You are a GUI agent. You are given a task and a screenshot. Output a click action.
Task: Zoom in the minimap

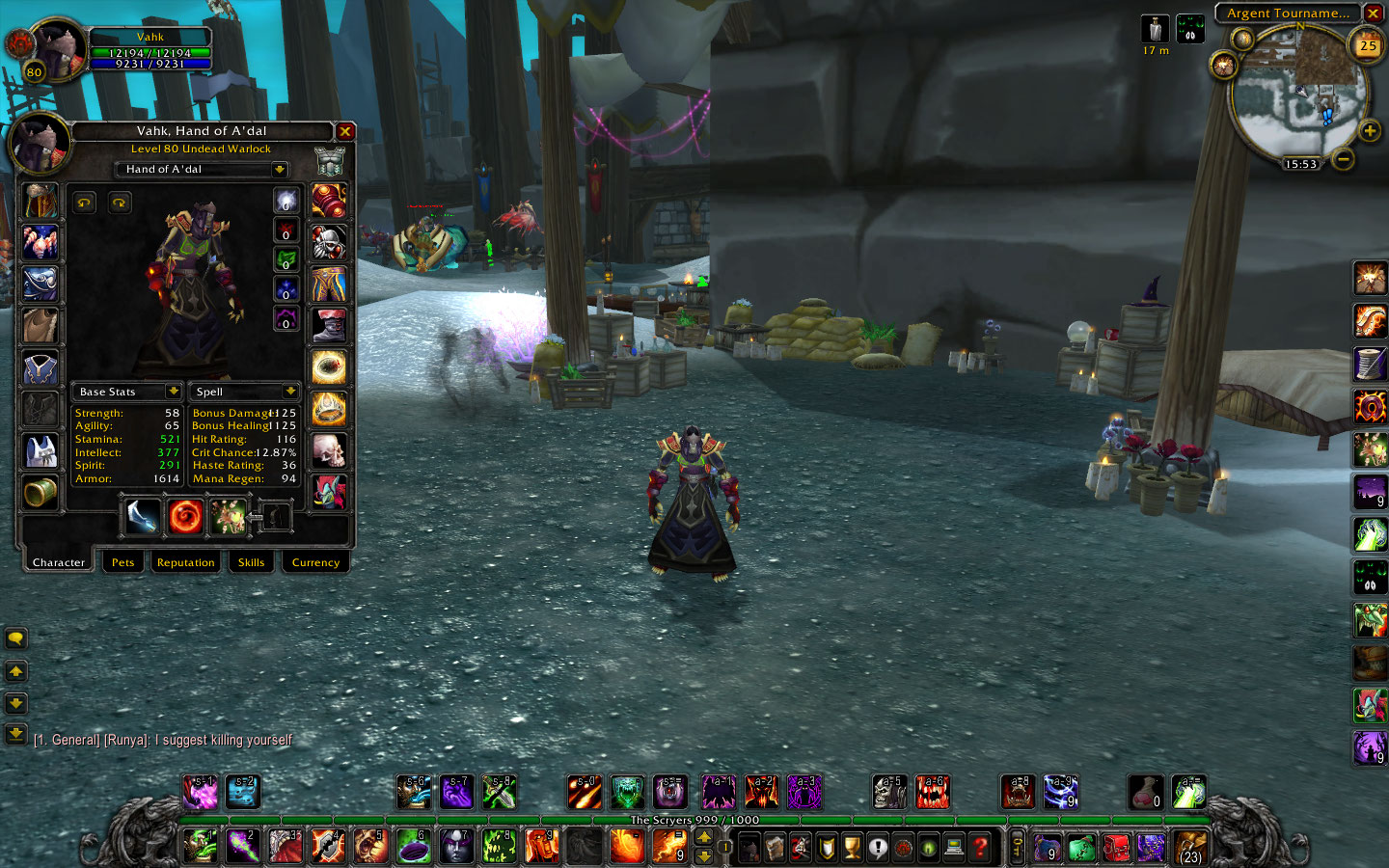click(x=1369, y=130)
